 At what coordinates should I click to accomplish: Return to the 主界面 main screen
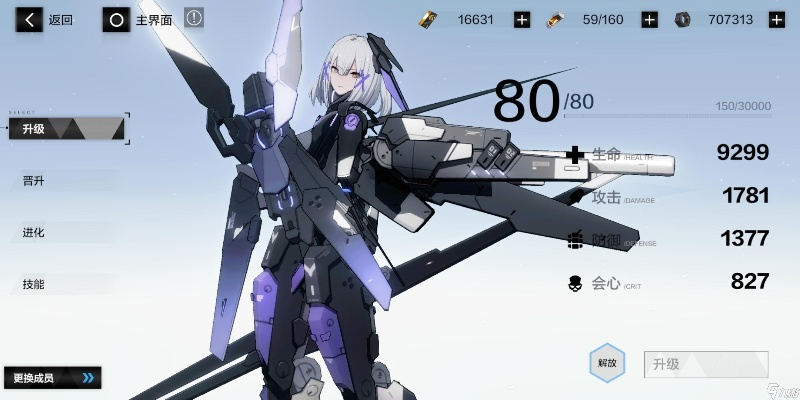pyautogui.click(x=140, y=20)
